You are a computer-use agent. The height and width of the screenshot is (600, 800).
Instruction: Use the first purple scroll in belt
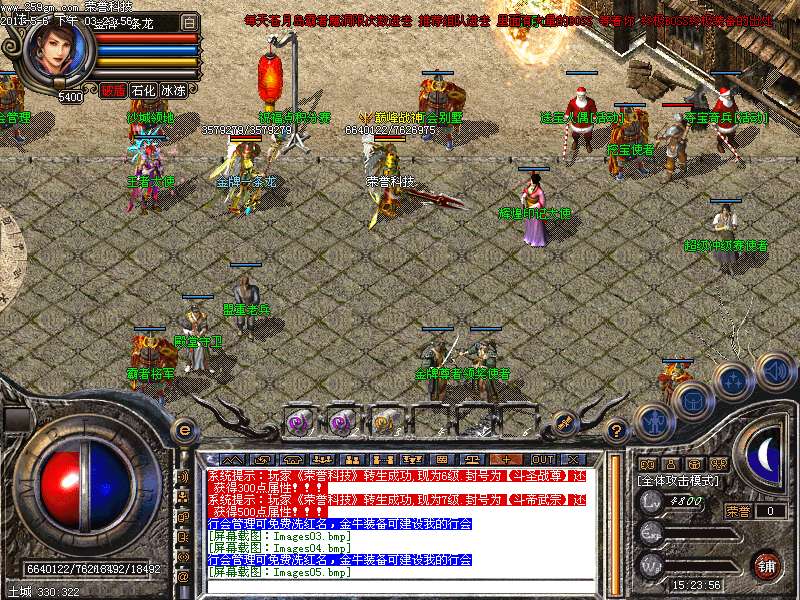298,422
